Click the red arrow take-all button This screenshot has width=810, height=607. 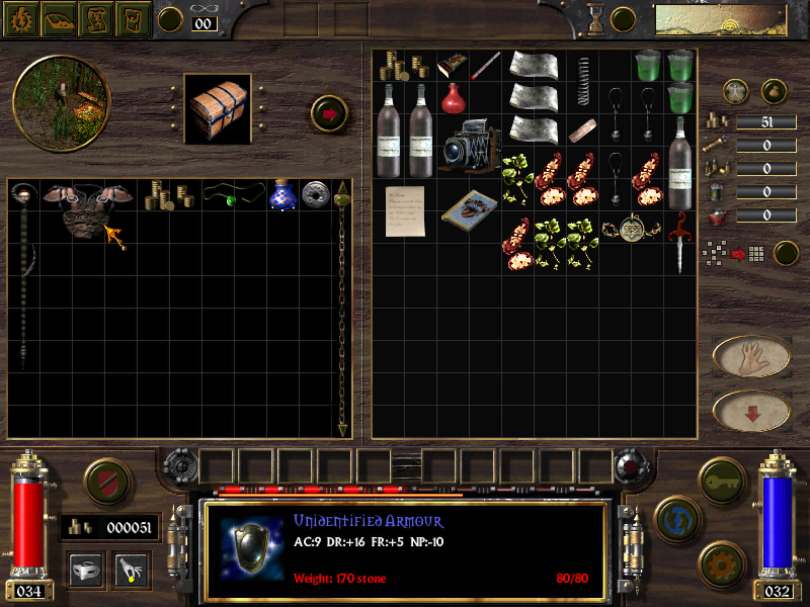tap(328, 112)
